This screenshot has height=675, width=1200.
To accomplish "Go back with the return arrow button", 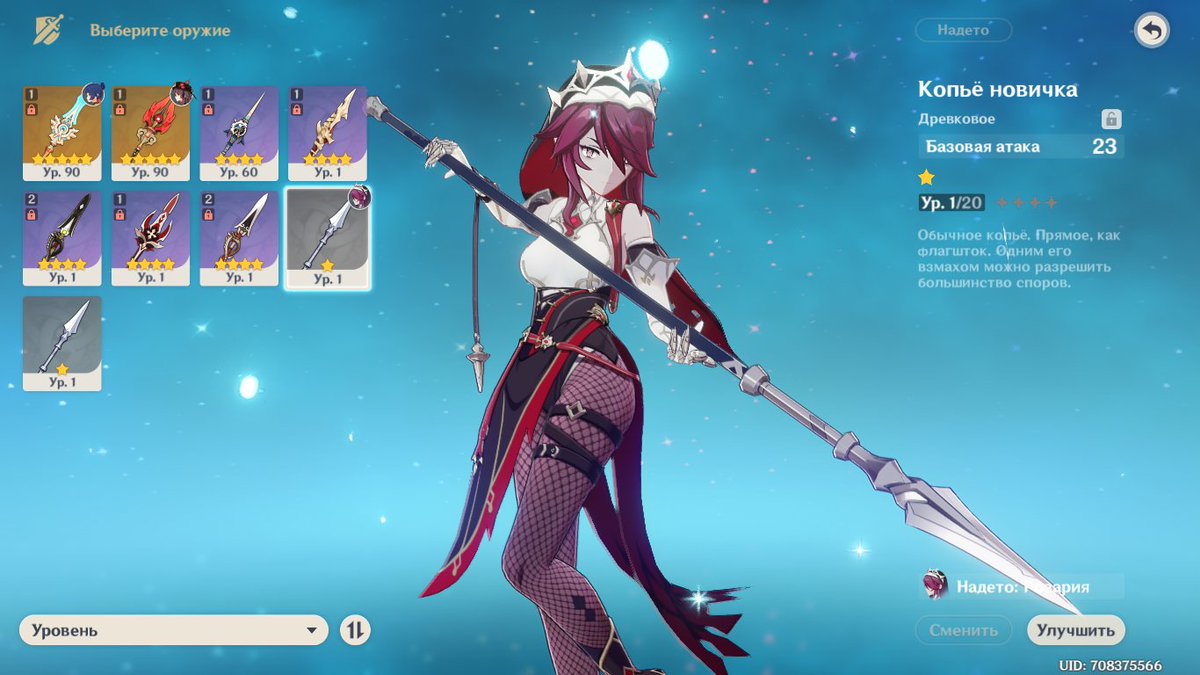I will tap(1152, 31).
